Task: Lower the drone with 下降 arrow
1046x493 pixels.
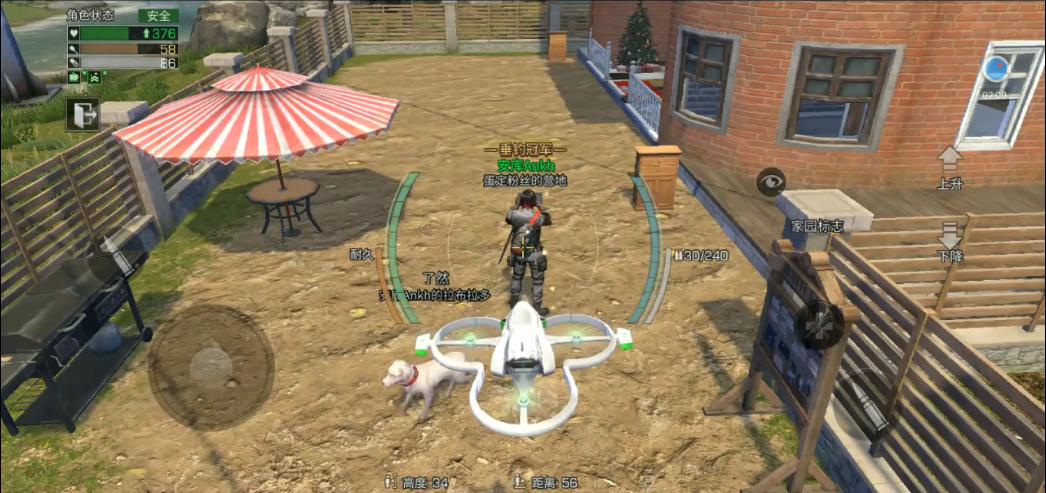Action: point(949,237)
